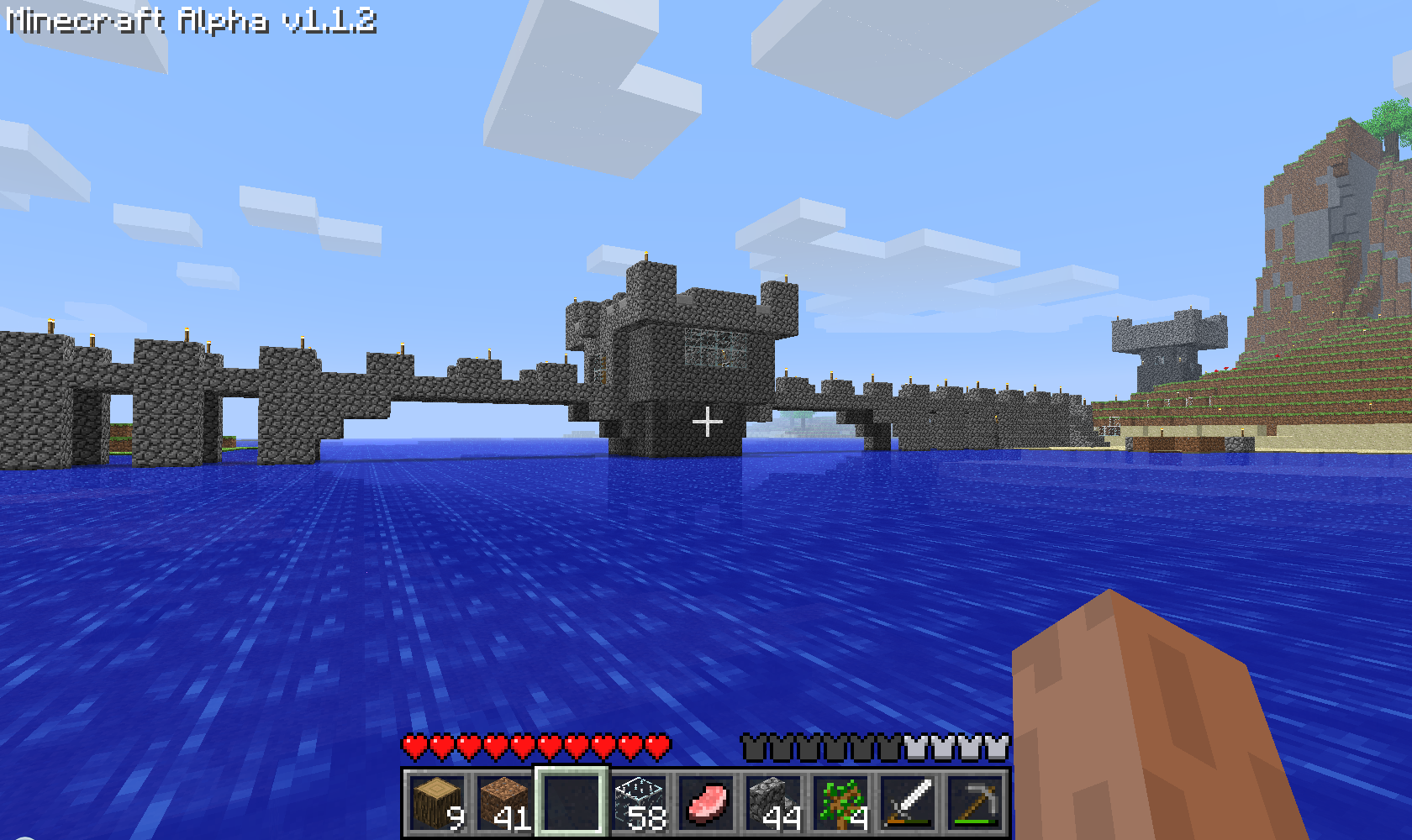Select the cobblestone stairs stack of 44
The width and height of the screenshot is (1412, 840).
coord(773,802)
